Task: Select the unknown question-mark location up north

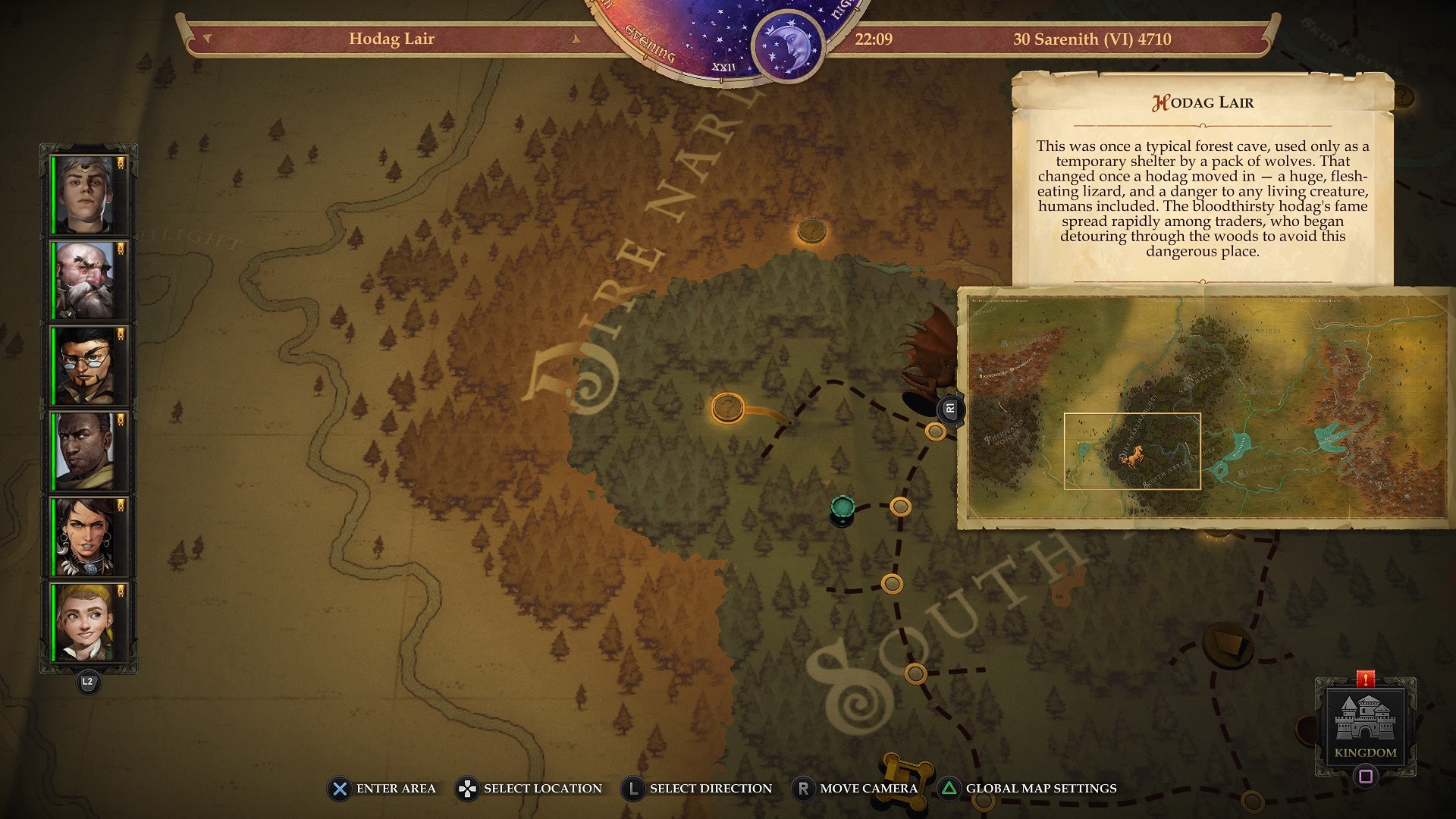Action: point(811,230)
